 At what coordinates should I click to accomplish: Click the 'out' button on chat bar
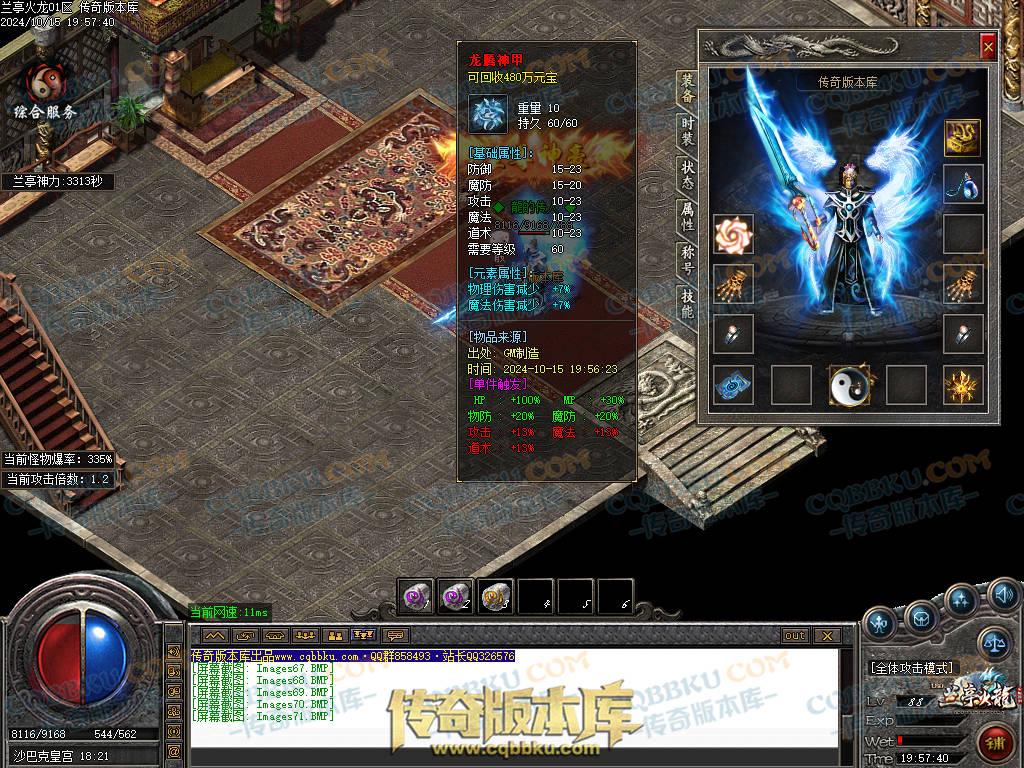[x=795, y=635]
